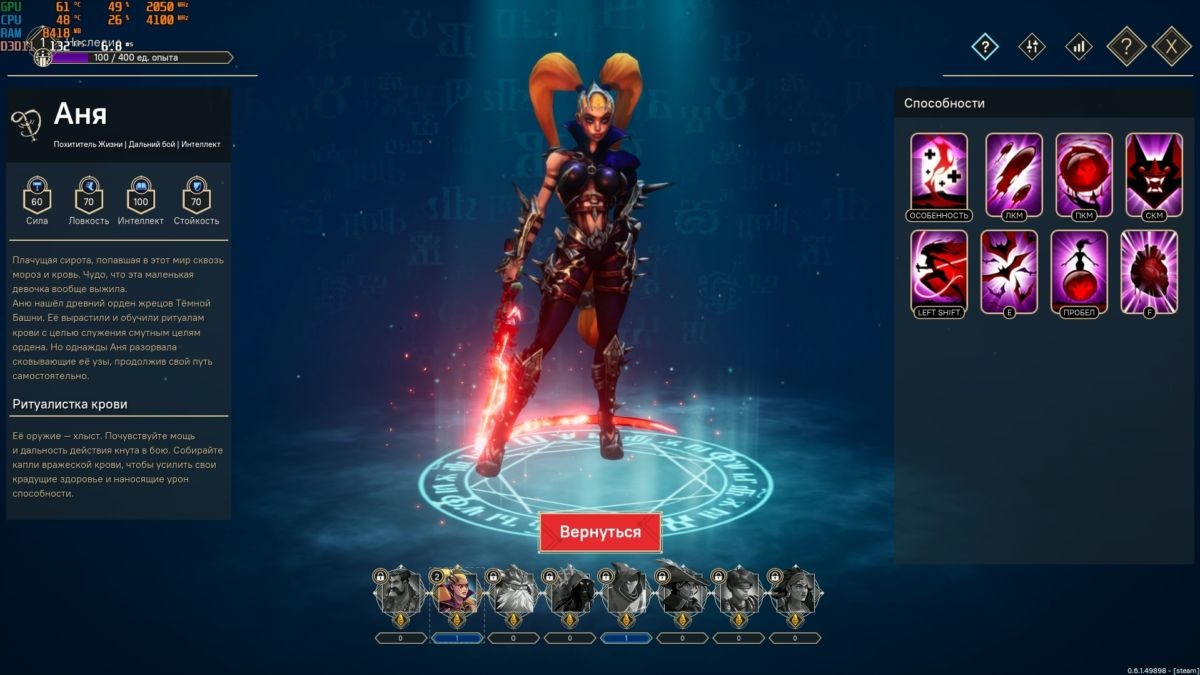Open the sliders settings icon
The image size is (1200, 675).
(1032, 46)
